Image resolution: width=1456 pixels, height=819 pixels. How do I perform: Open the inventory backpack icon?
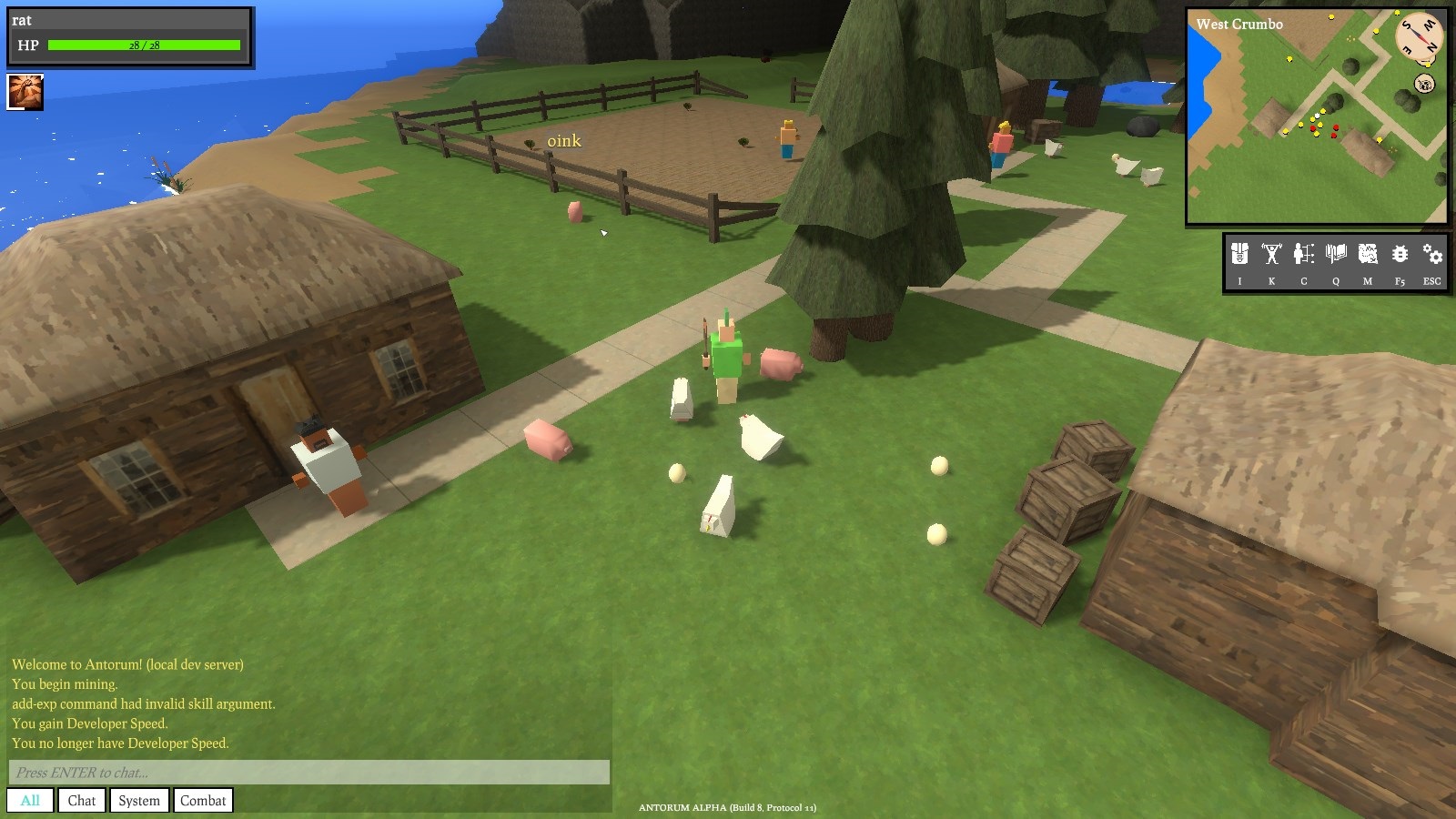coord(1239,254)
